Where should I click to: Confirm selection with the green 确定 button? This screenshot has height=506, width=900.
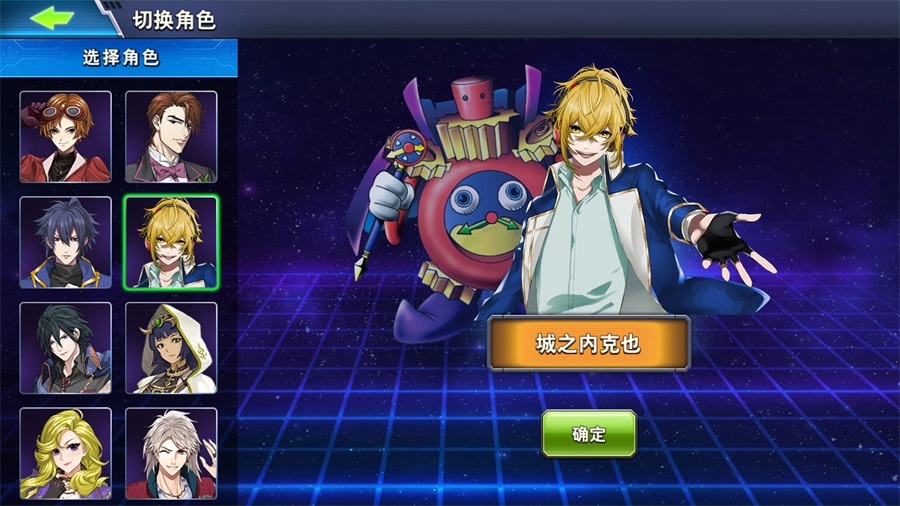[x=589, y=433]
